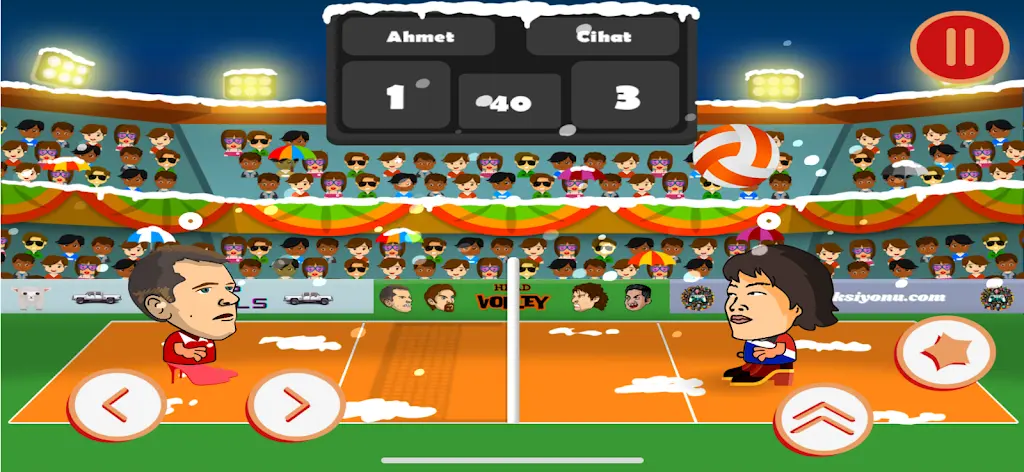Tap the right arrow move button
Image resolution: width=1024 pixels, height=472 pixels.
[x=295, y=405]
